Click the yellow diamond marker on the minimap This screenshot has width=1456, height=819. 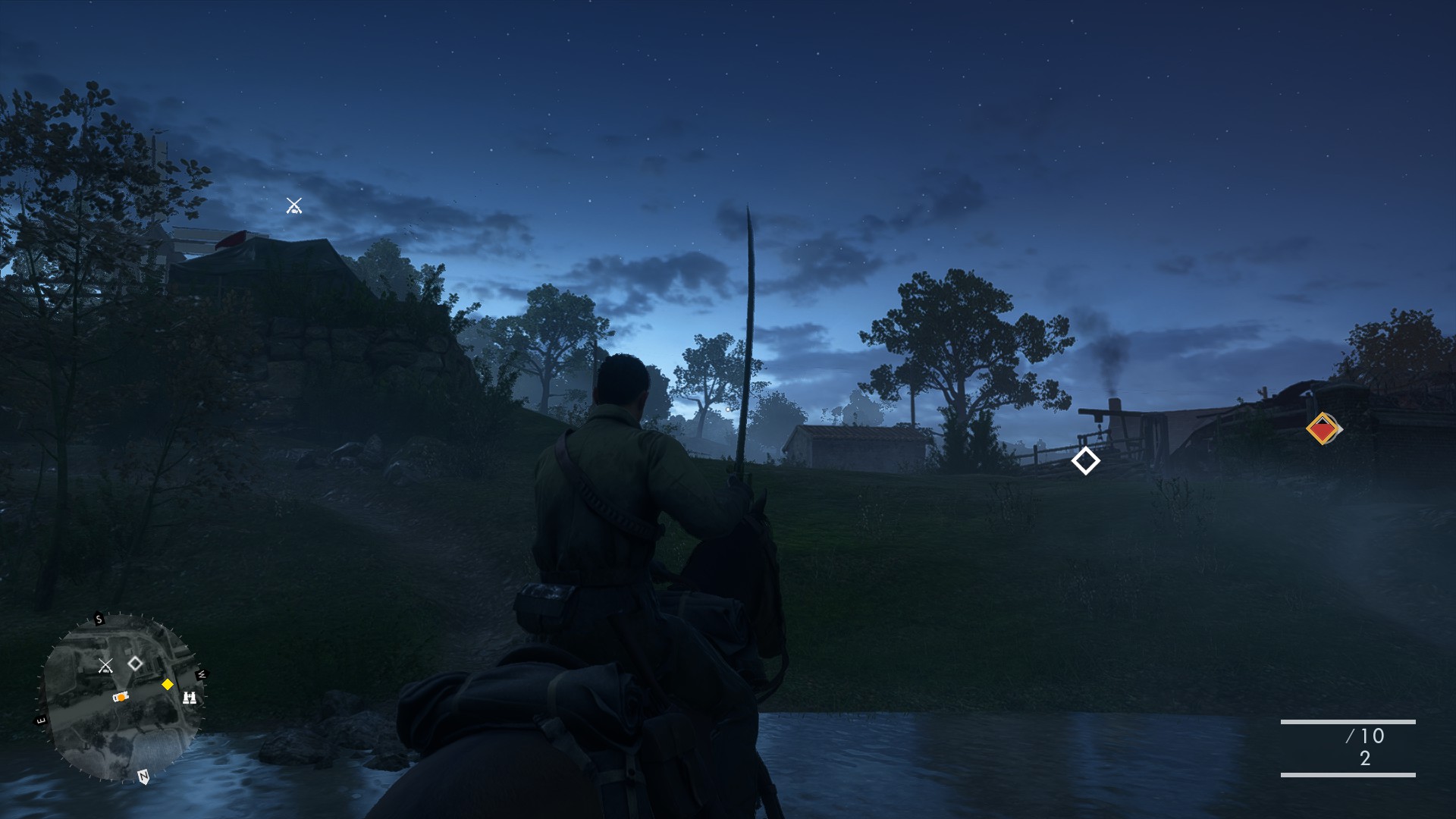coord(168,685)
